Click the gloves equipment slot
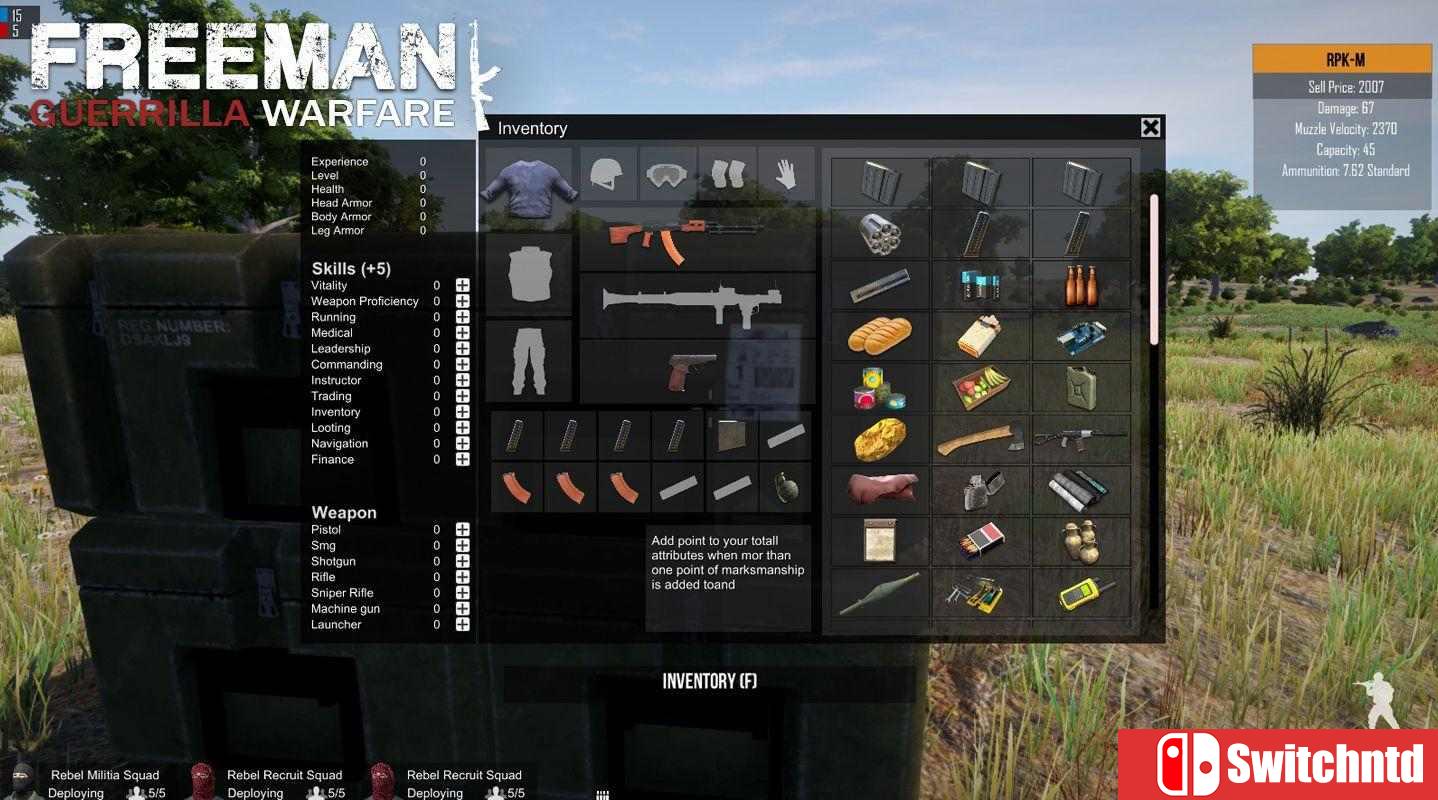This screenshot has width=1438, height=800. [x=785, y=173]
